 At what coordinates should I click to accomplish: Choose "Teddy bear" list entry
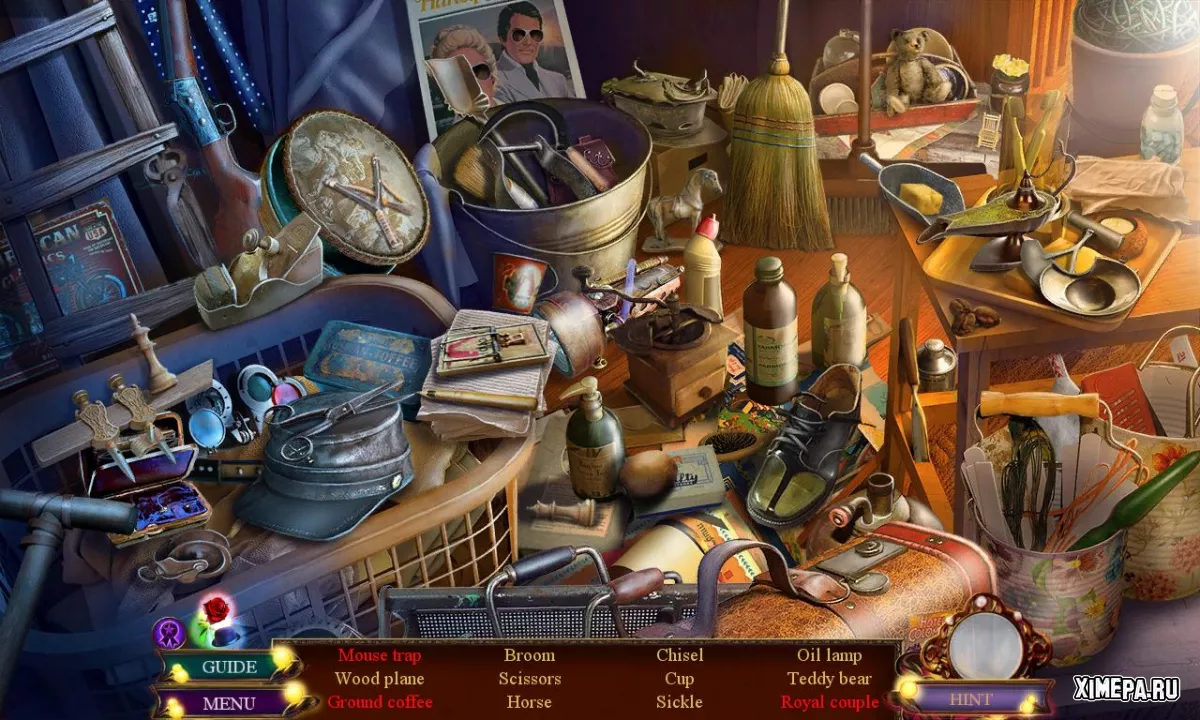(x=829, y=679)
